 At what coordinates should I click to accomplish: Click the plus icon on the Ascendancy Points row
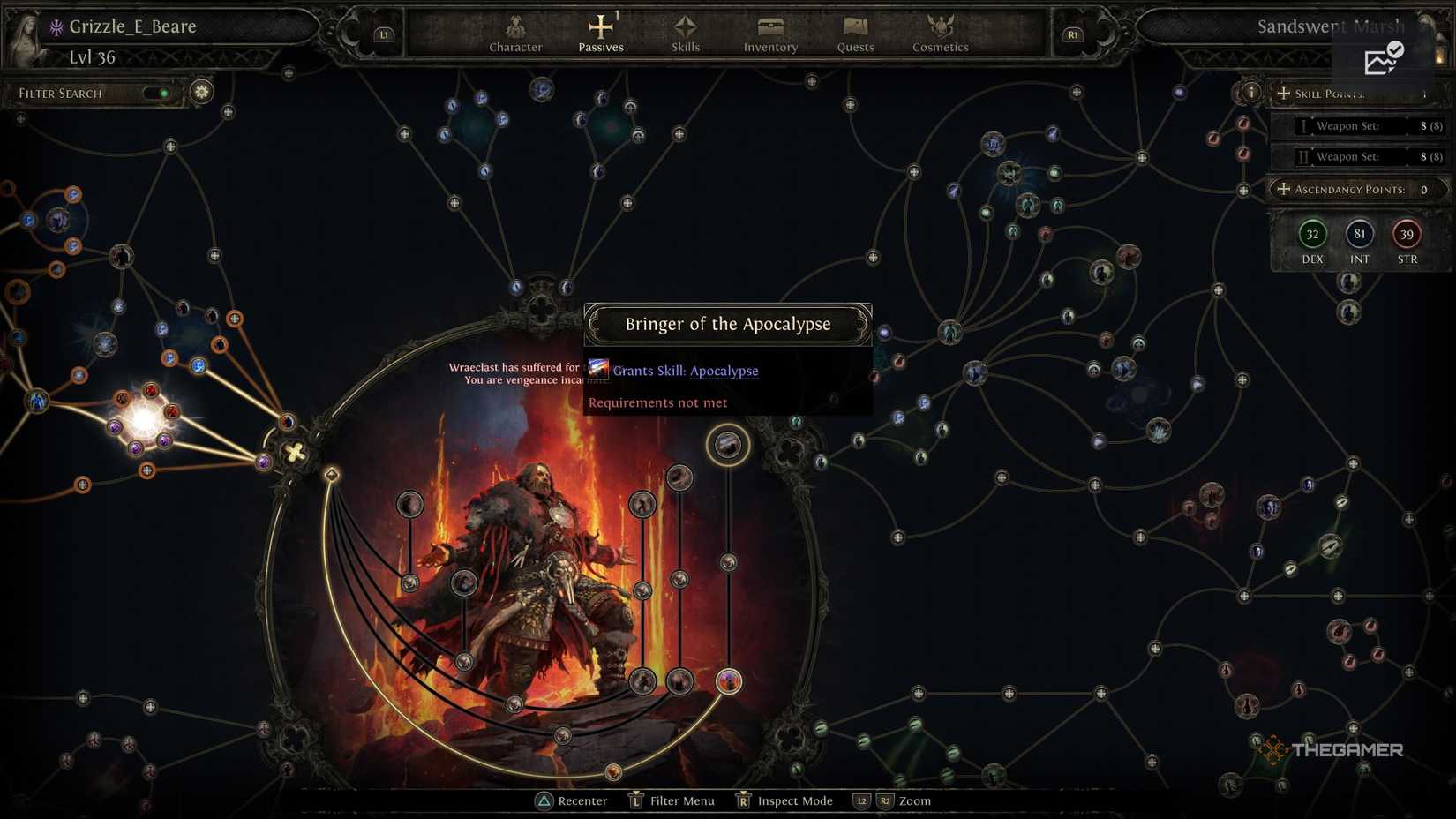point(1285,189)
